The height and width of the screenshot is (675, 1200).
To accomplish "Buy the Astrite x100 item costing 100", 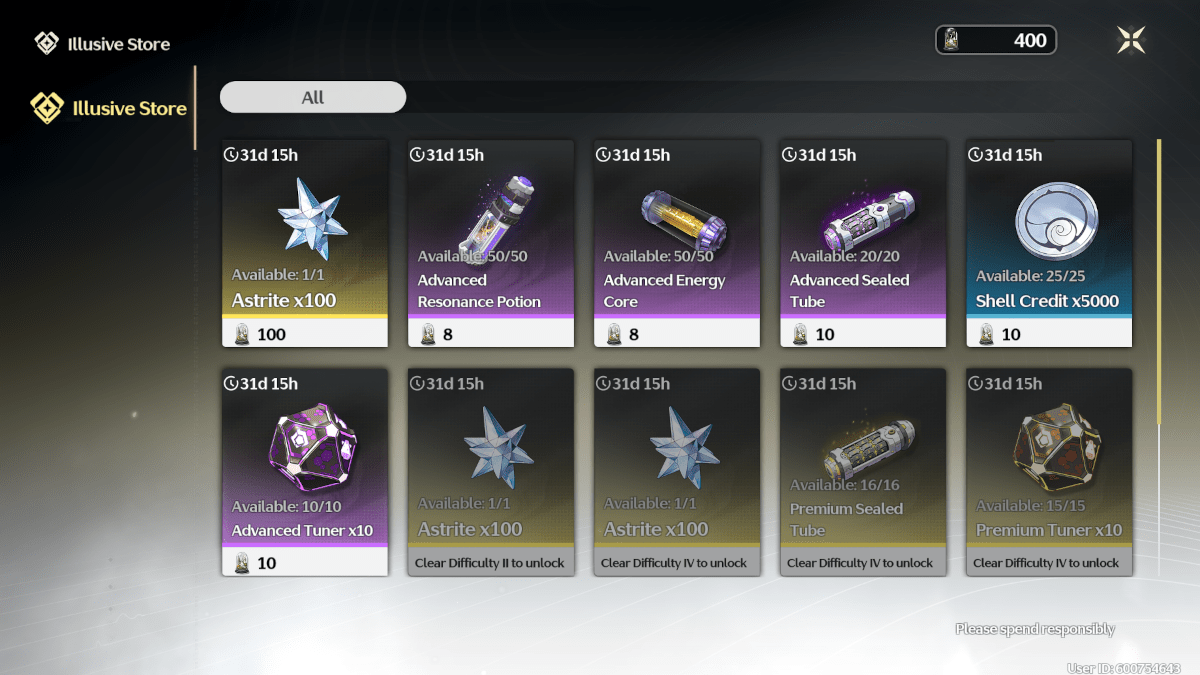I will click(x=305, y=243).
